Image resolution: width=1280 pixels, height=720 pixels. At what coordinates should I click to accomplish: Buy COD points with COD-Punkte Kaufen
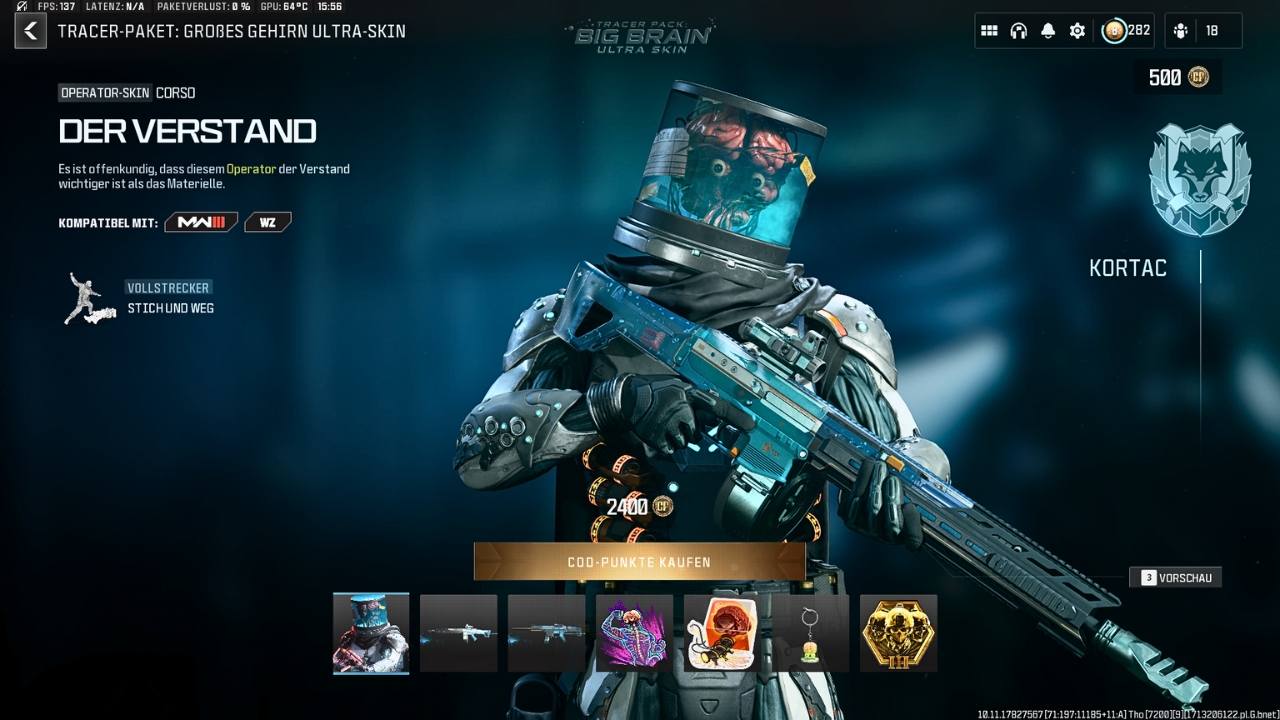(x=639, y=562)
